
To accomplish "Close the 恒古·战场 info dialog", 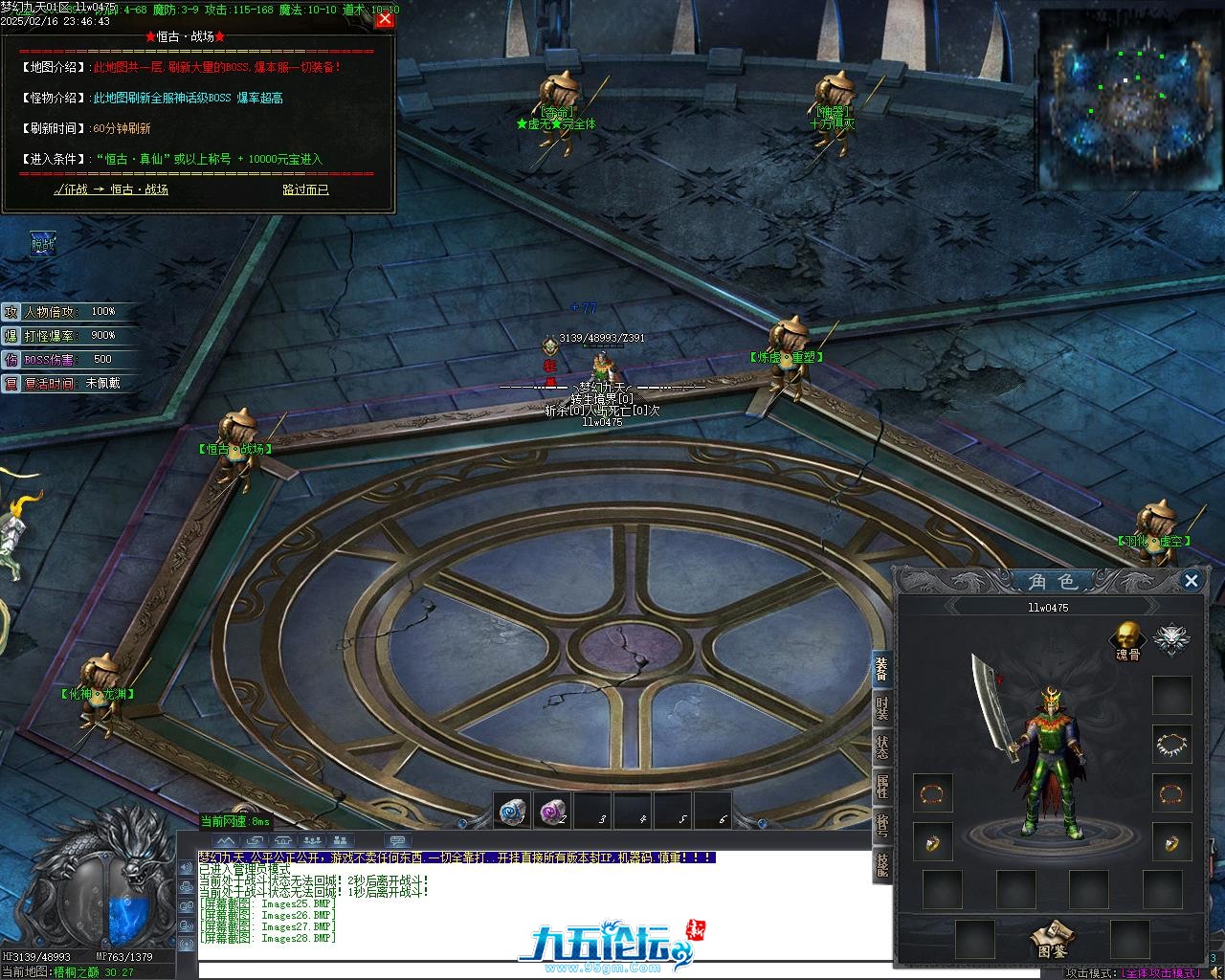I will point(385,19).
